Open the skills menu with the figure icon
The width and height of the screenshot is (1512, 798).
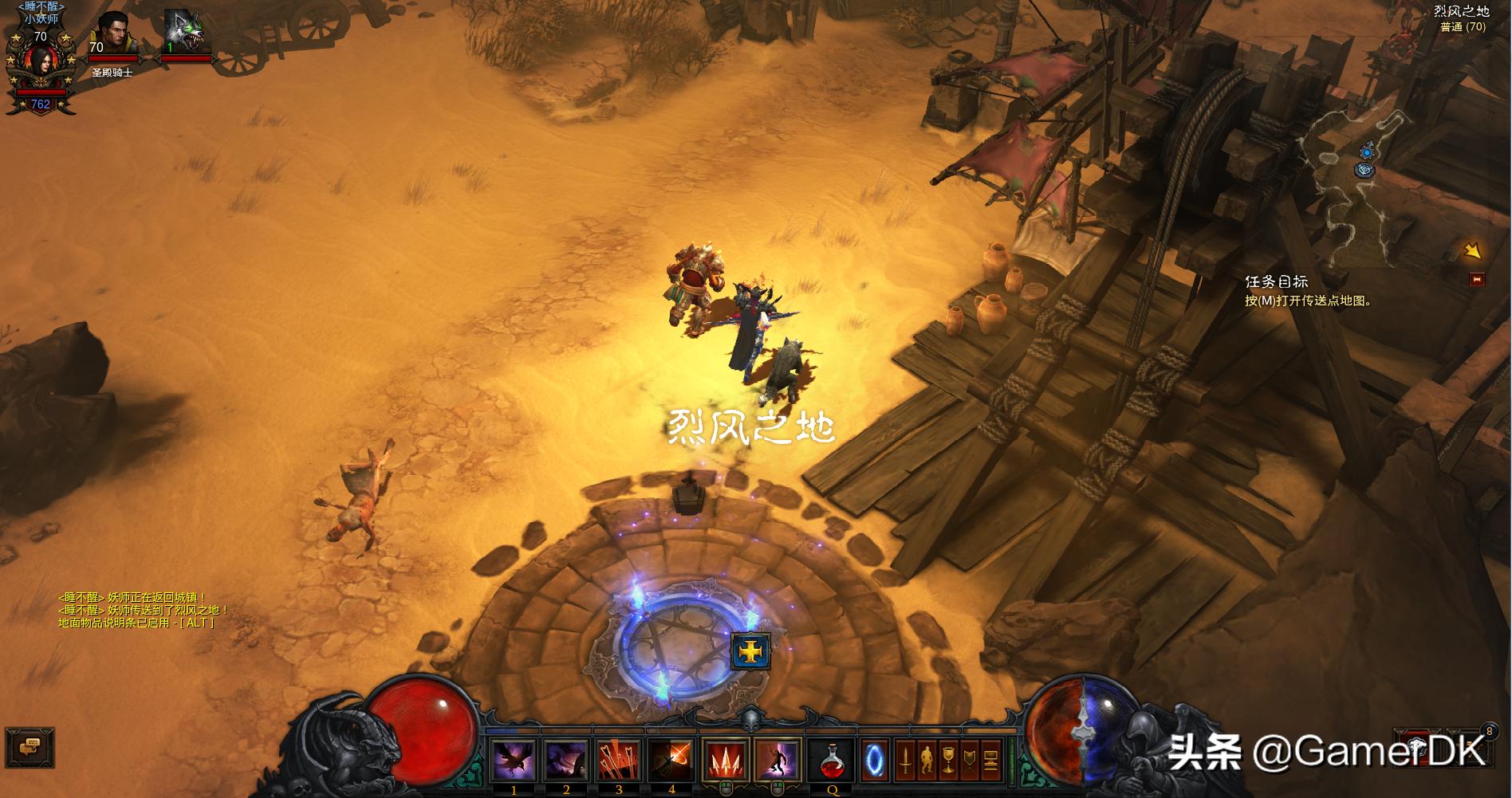point(927,760)
